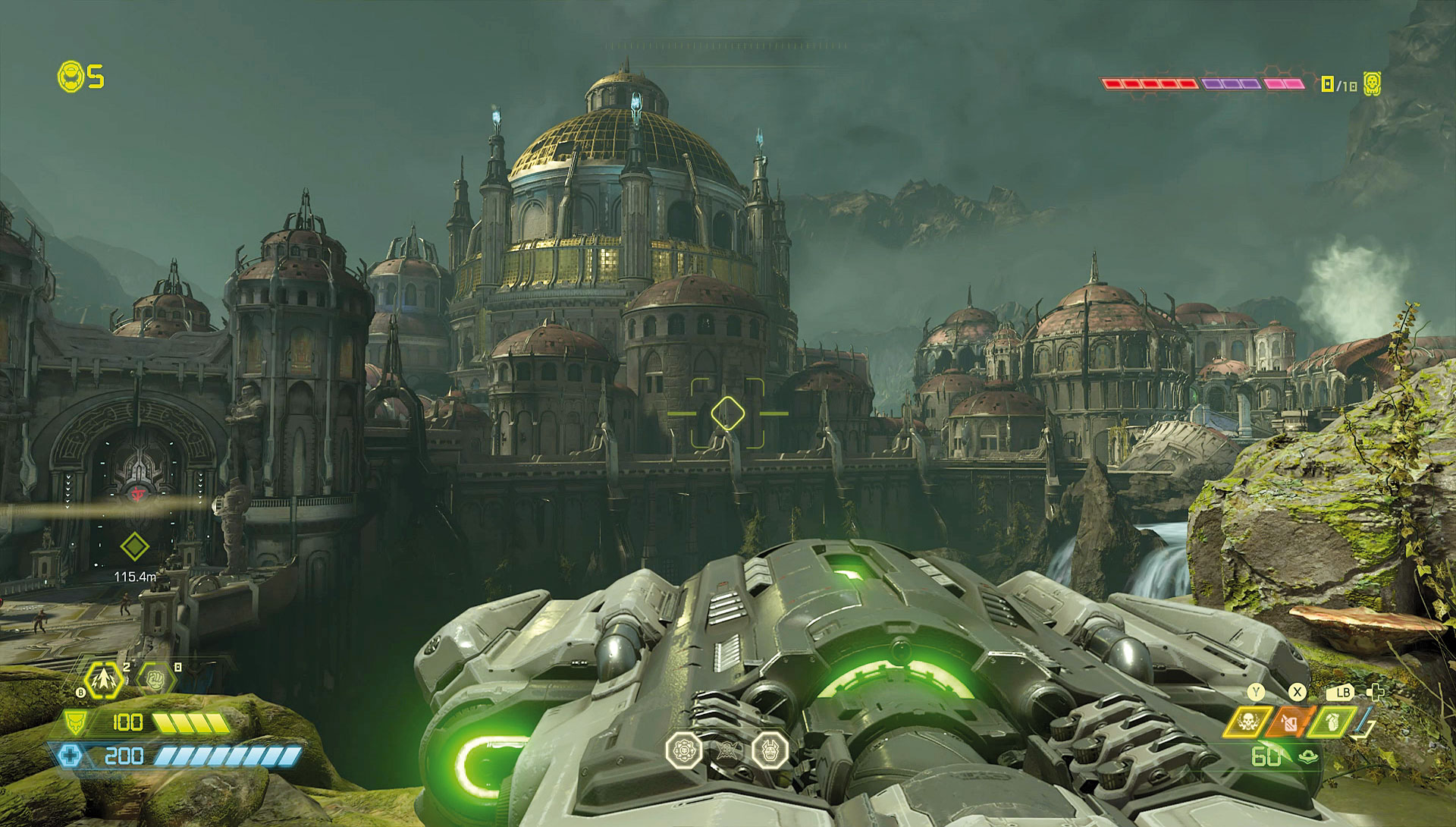Click the yellow armor shield icon

[x=74, y=722]
